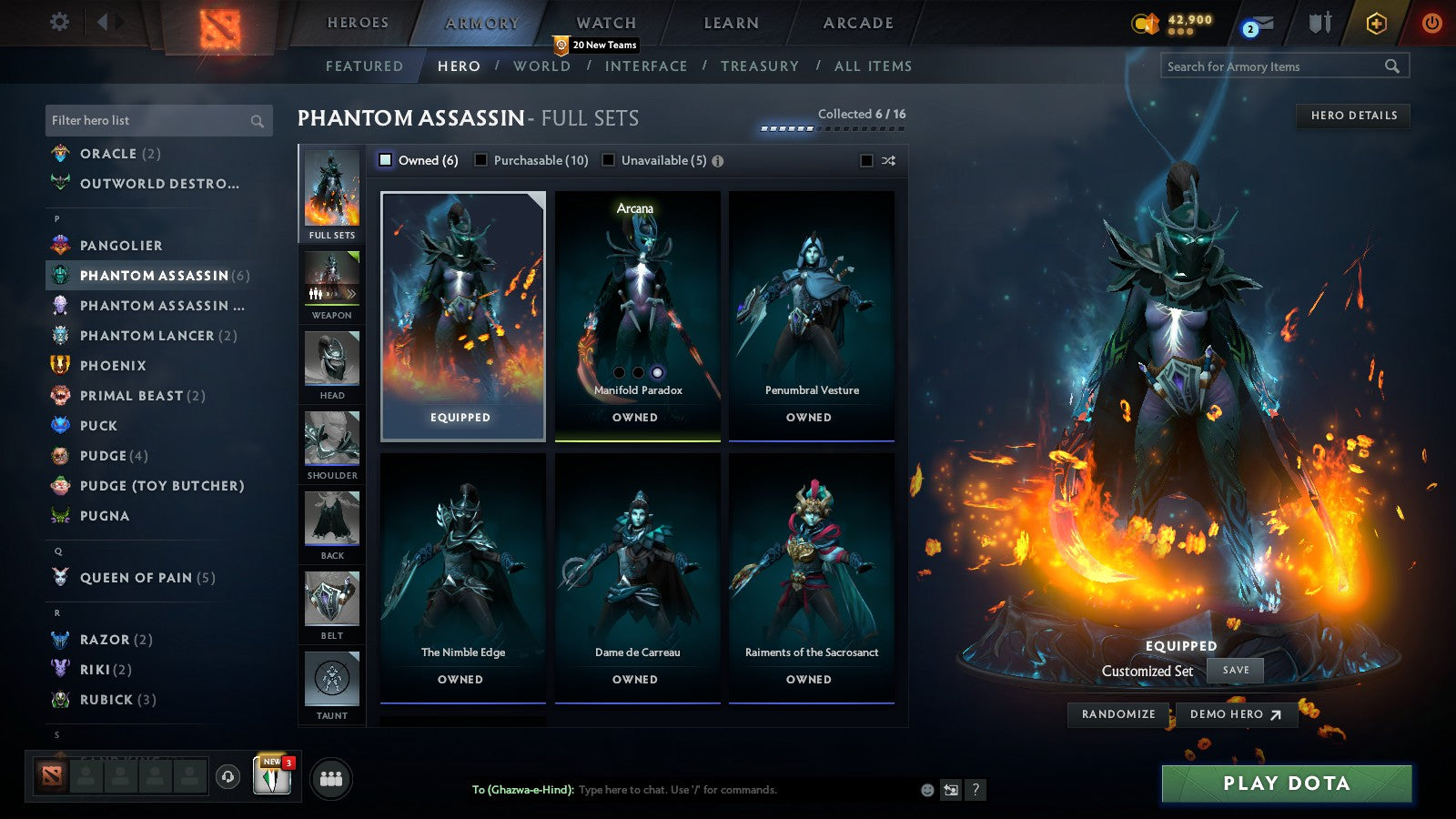
Task: Open mail notifications with badge 2
Action: pyautogui.click(x=1259, y=21)
